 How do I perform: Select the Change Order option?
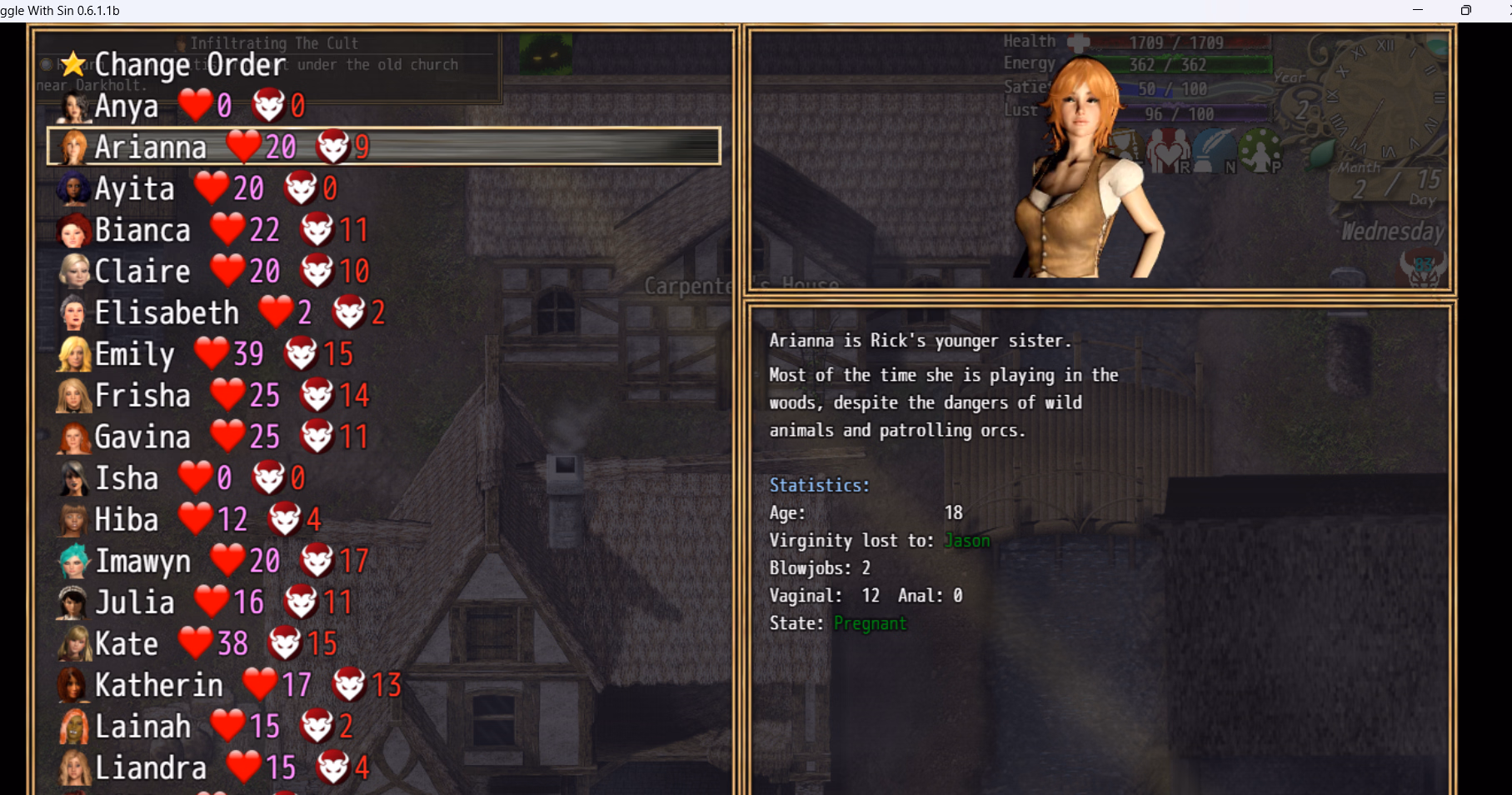tap(190, 65)
